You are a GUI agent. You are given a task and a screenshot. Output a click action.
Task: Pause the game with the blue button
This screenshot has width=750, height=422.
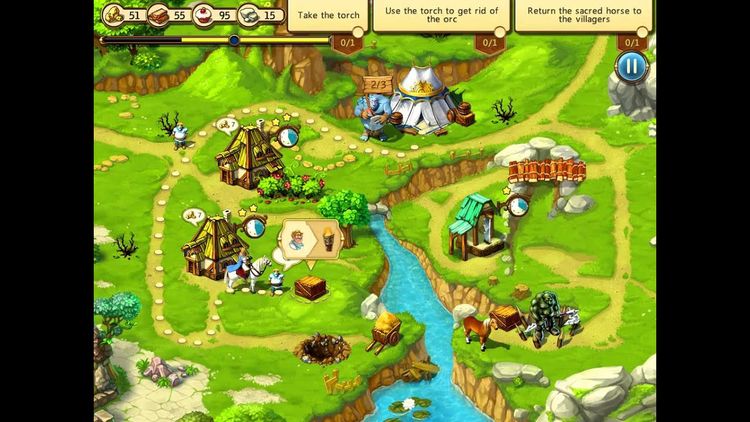click(x=631, y=67)
